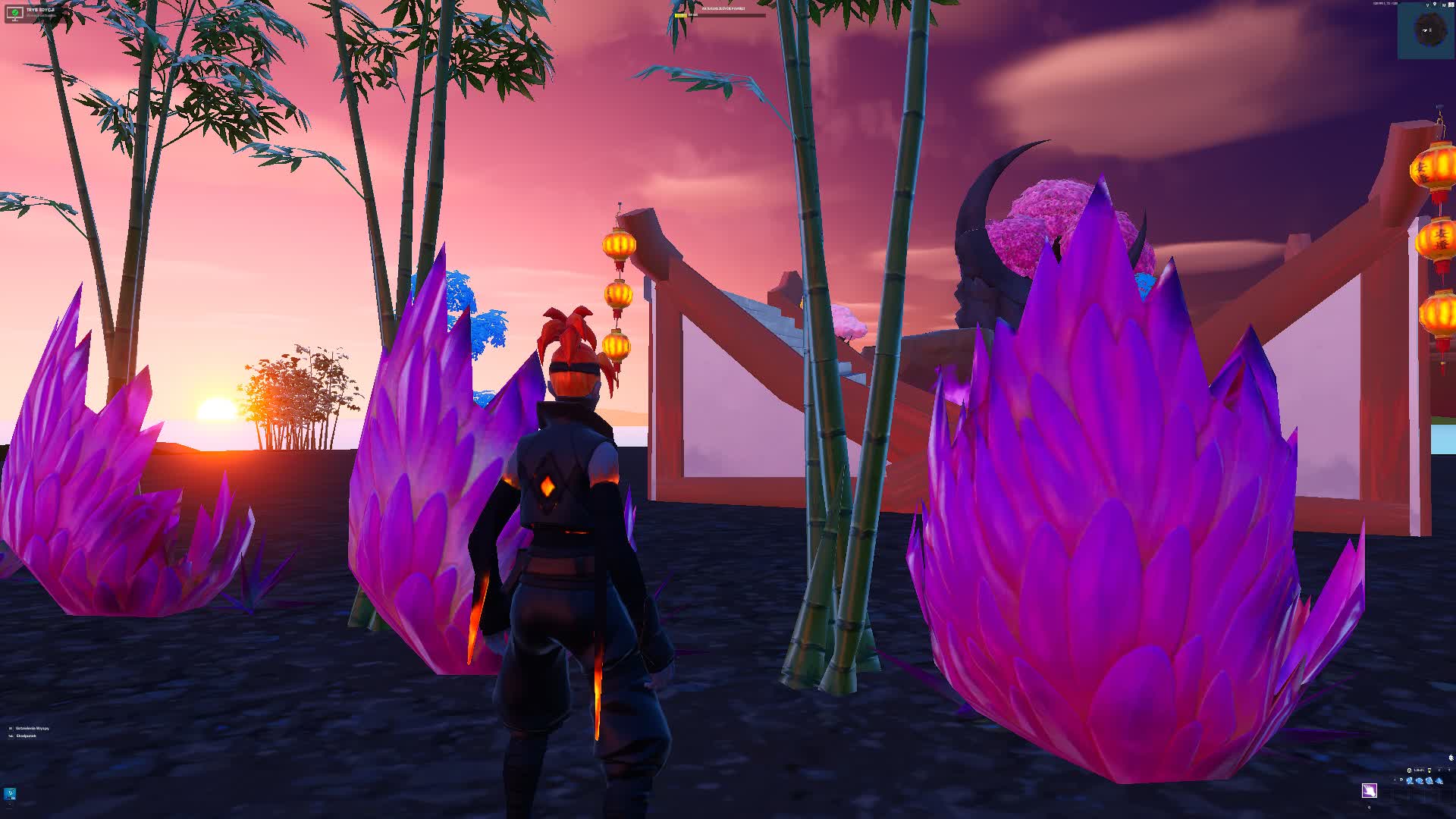Click the yellow objective progress bar
Viewport: 1456px width, 819px height.
point(681,15)
